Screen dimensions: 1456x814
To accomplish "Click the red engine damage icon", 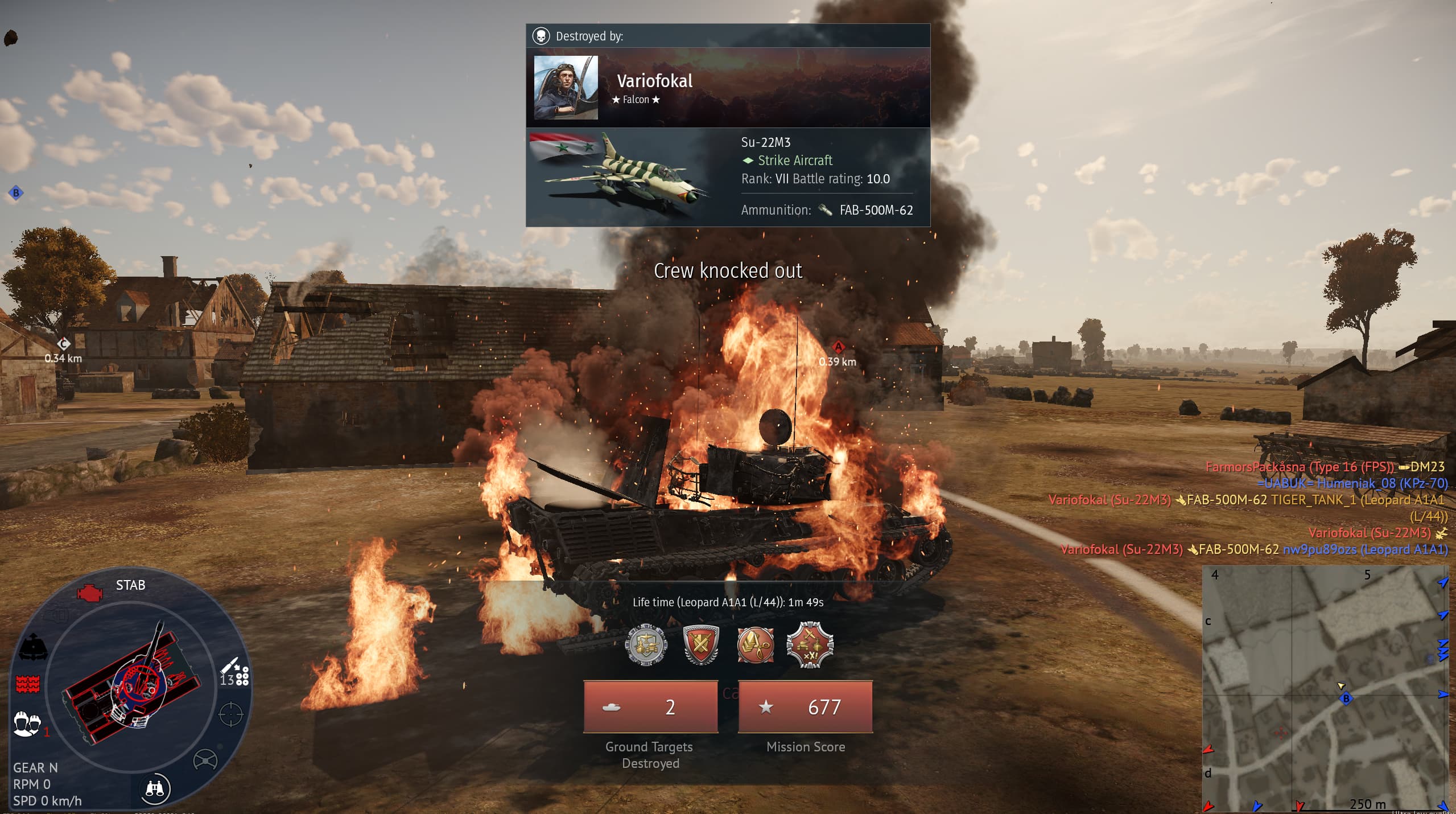I will coord(89,593).
